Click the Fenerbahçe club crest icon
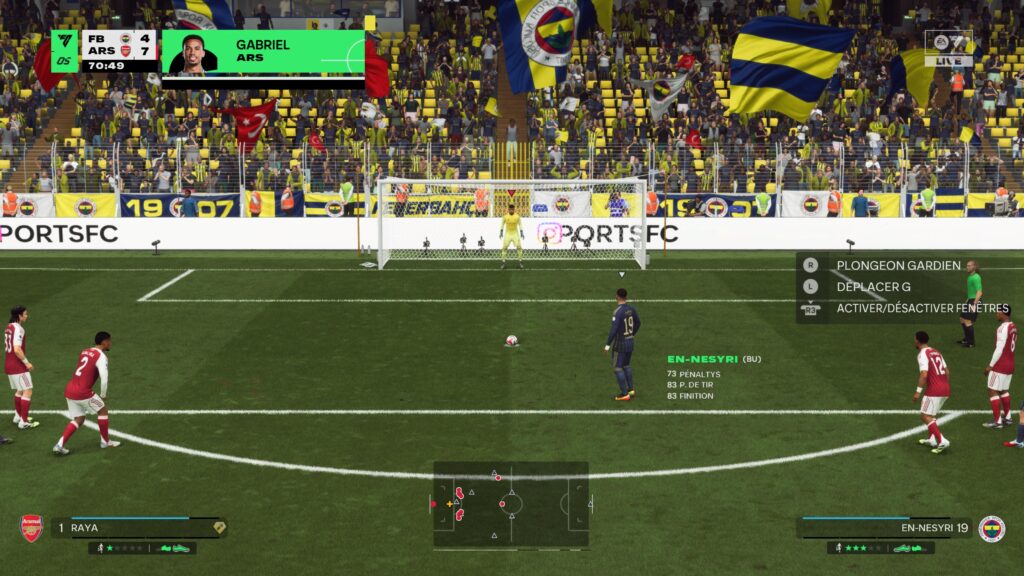The image size is (1024, 576). coord(991,528)
